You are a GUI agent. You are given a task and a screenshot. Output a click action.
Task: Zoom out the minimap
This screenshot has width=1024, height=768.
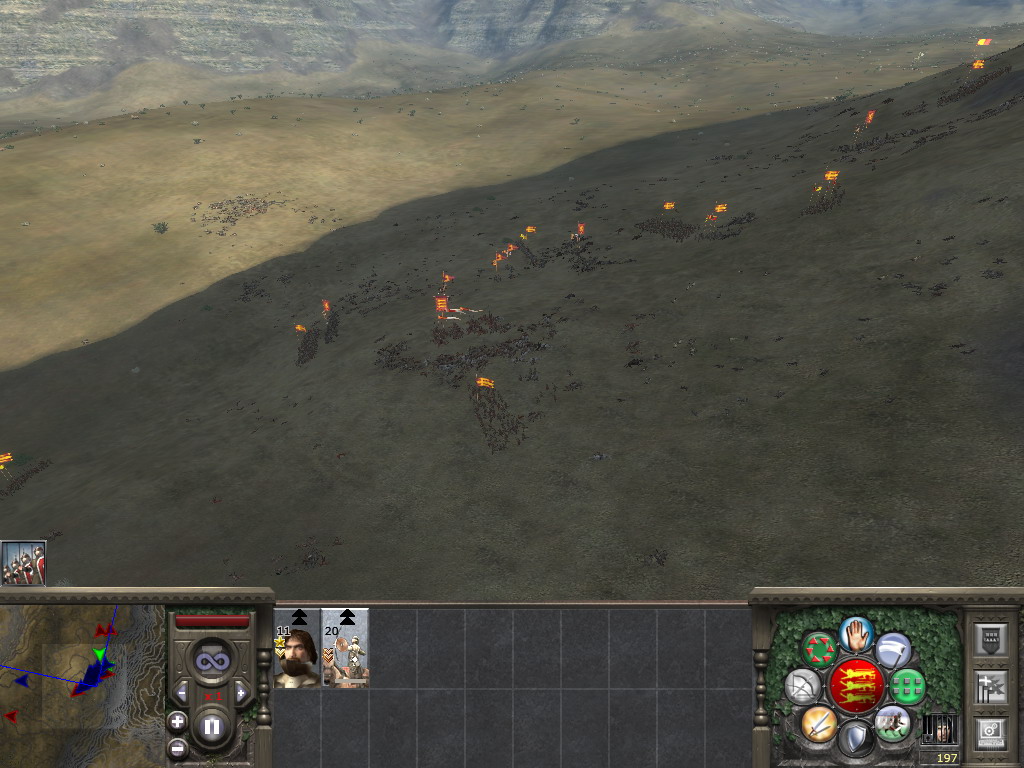coord(177,746)
